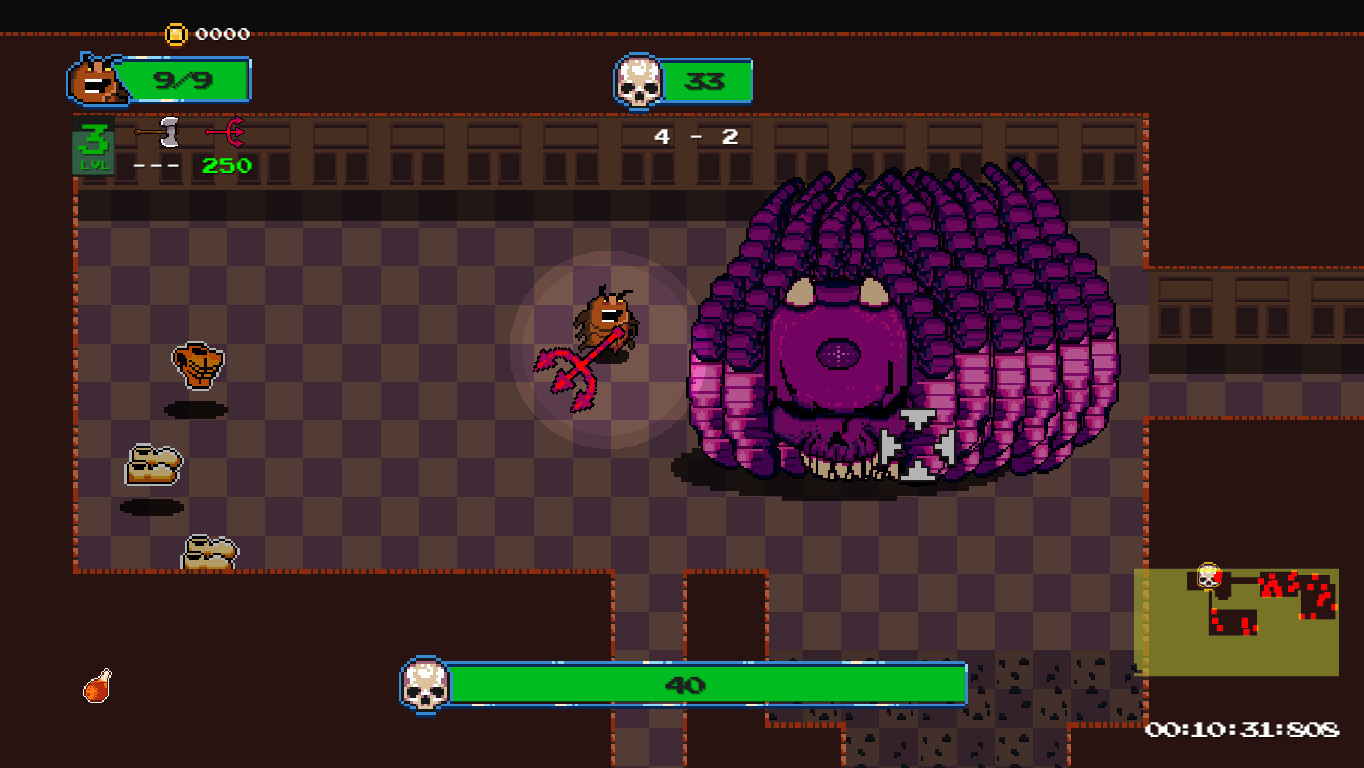Click the 250 ammo counter text
The height and width of the screenshot is (768, 1364).
coord(225,166)
